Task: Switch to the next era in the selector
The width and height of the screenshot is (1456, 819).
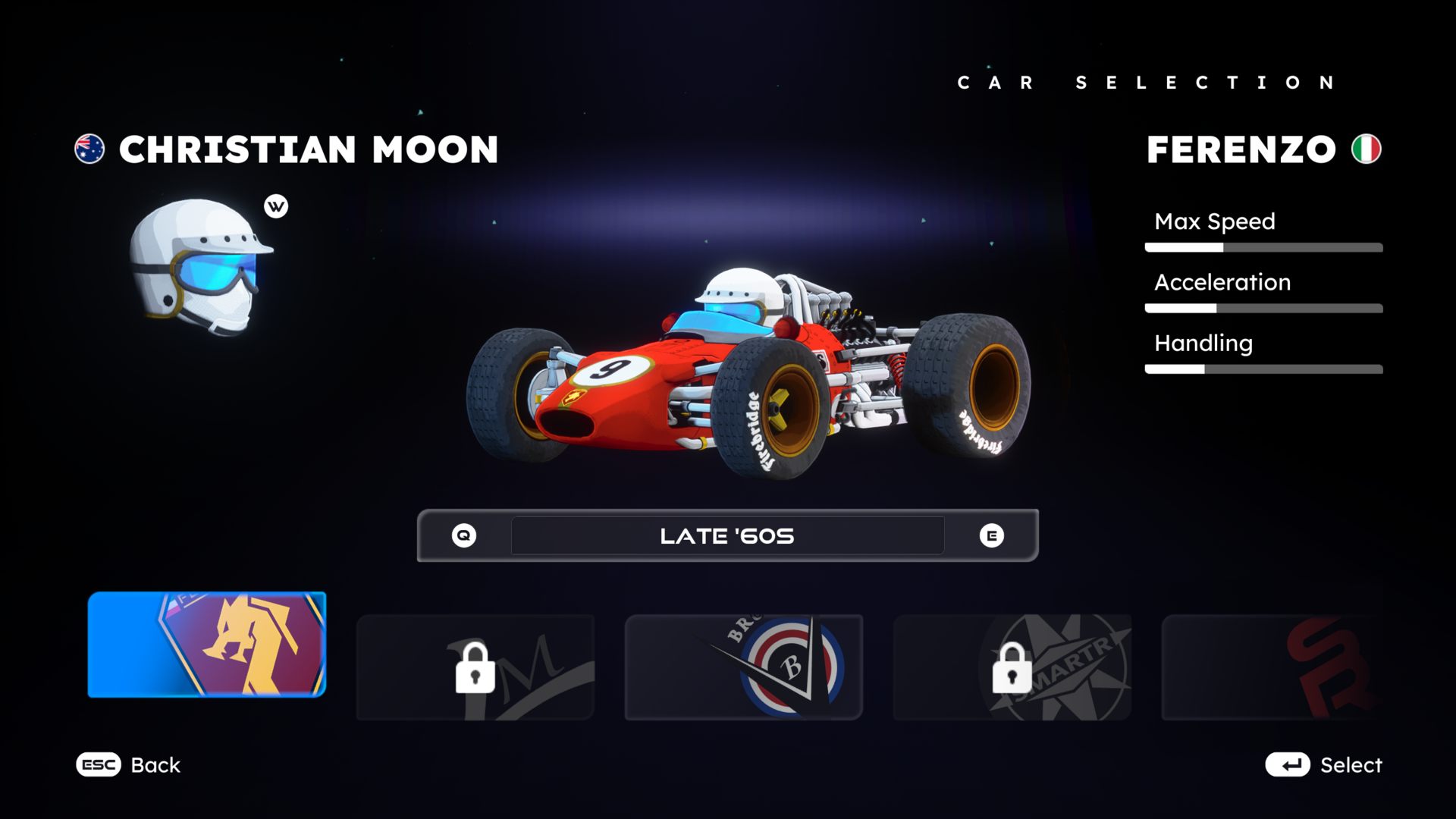Action: coord(991,535)
